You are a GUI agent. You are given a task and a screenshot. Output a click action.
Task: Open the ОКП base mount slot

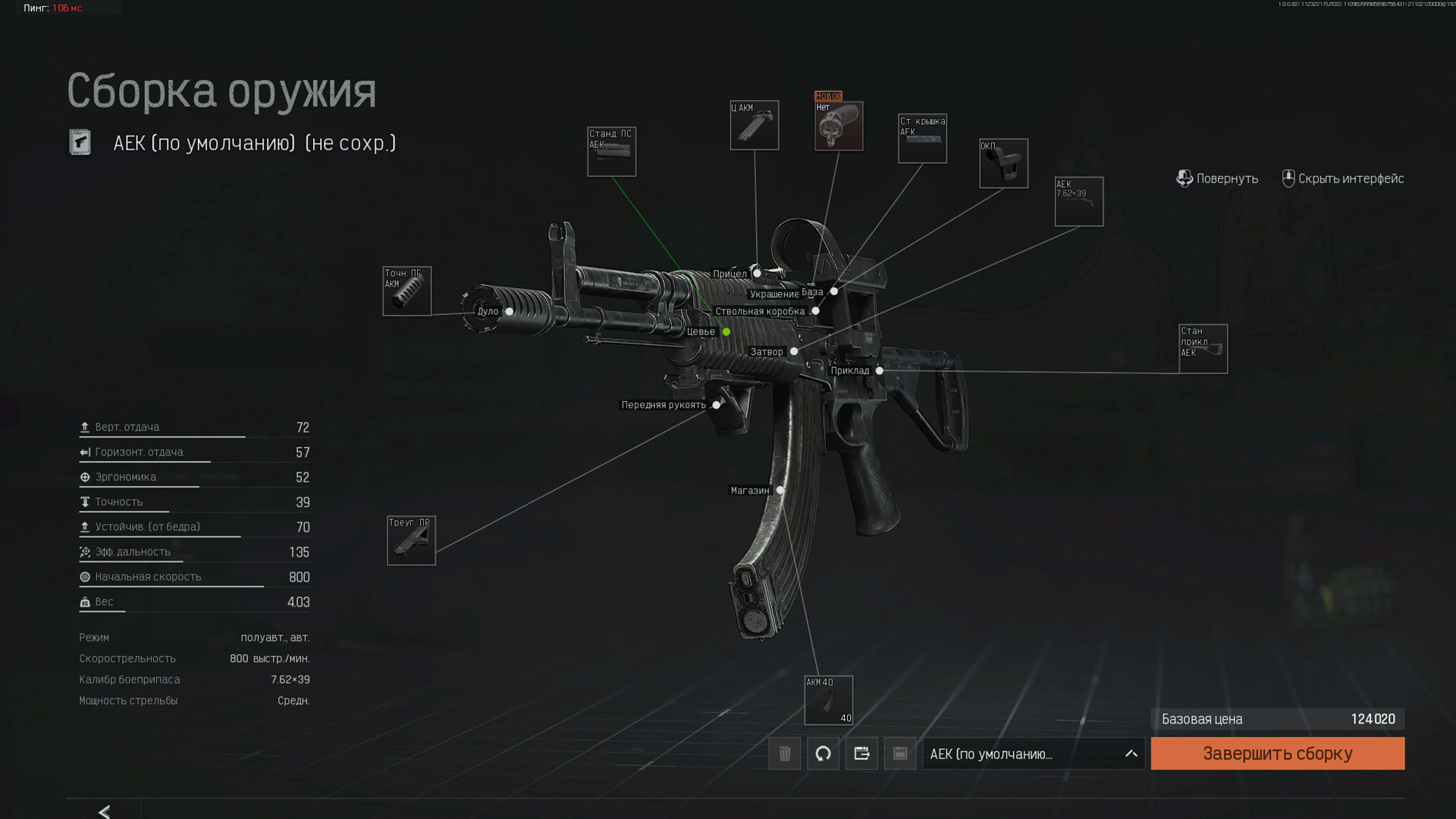pyautogui.click(x=1003, y=163)
